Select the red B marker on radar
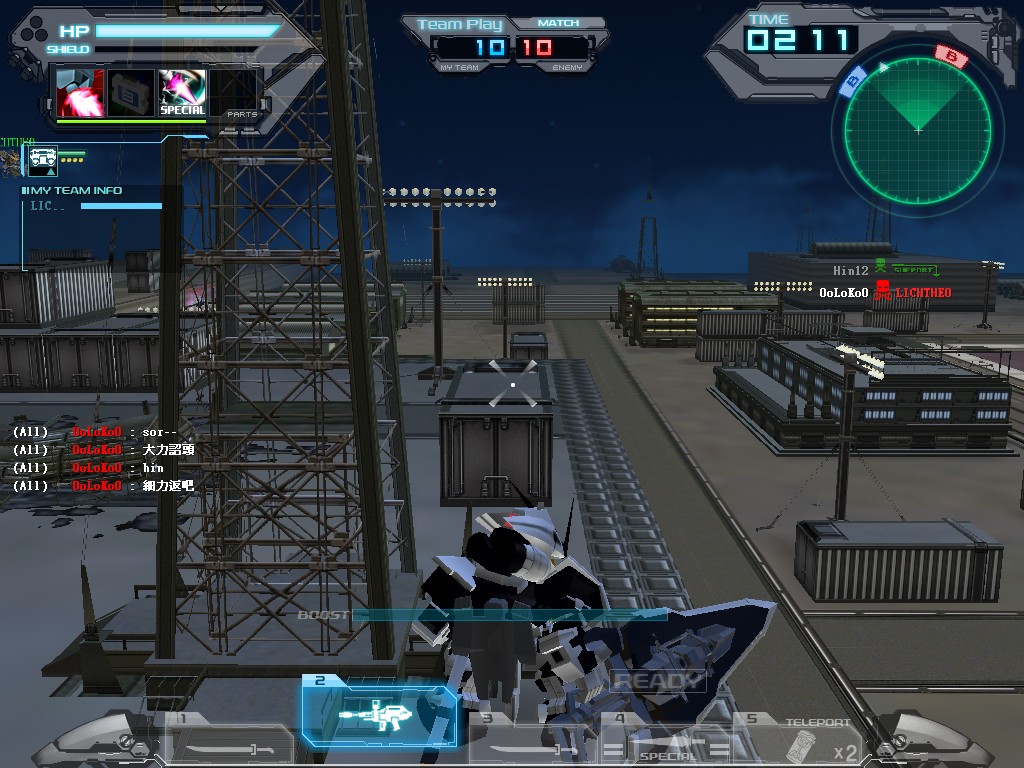 951,57
